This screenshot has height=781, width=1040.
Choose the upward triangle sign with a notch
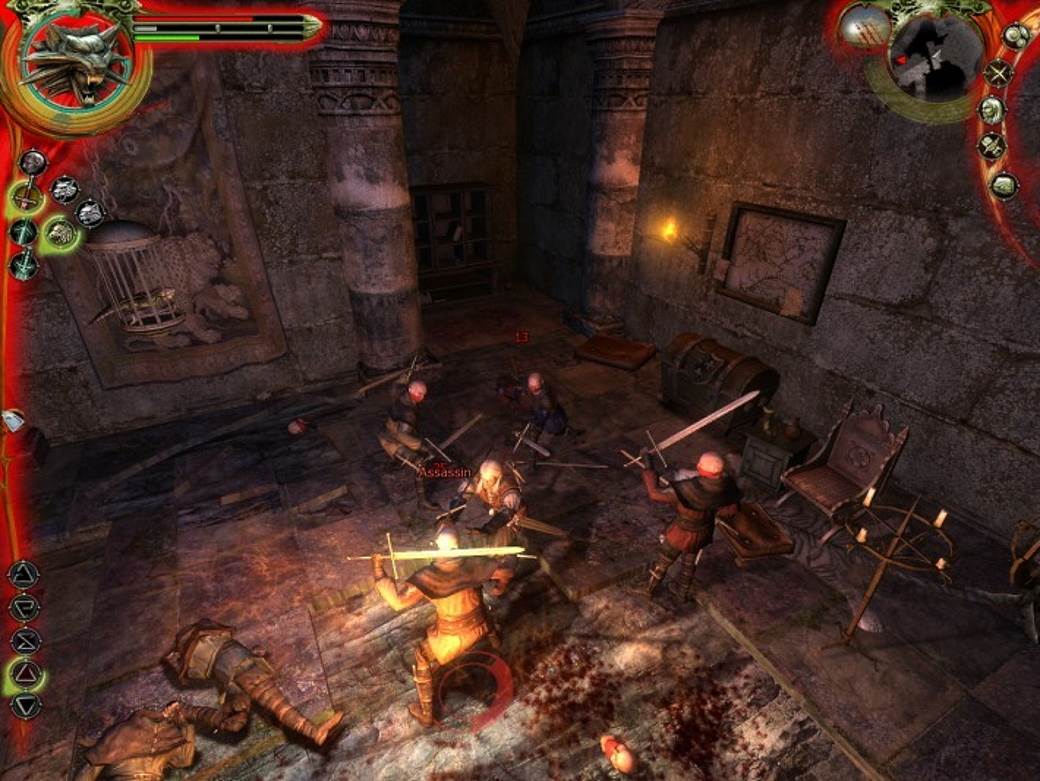pos(23,575)
